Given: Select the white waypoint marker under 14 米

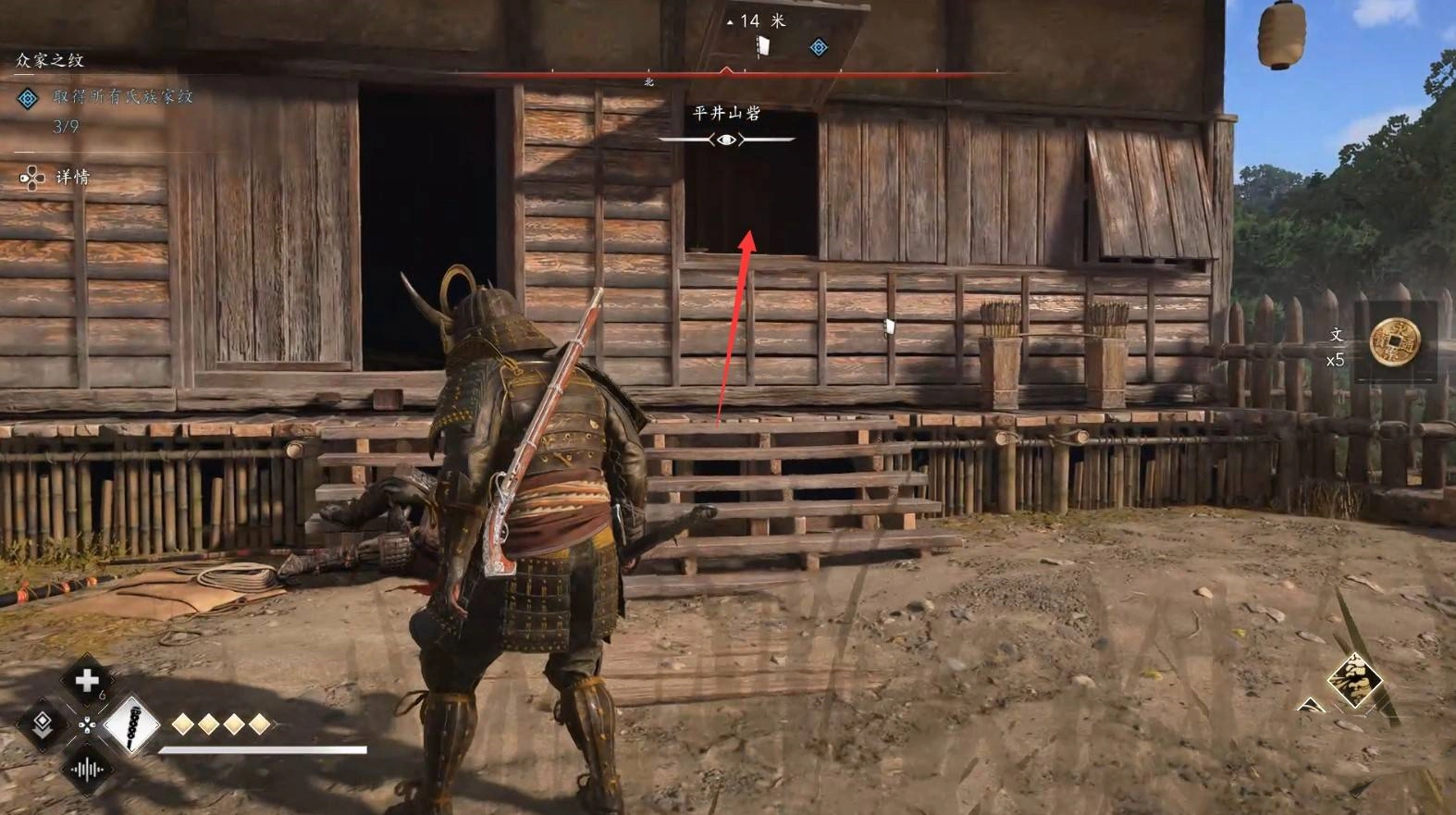Looking at the screenshot, I should coord(763,45).
